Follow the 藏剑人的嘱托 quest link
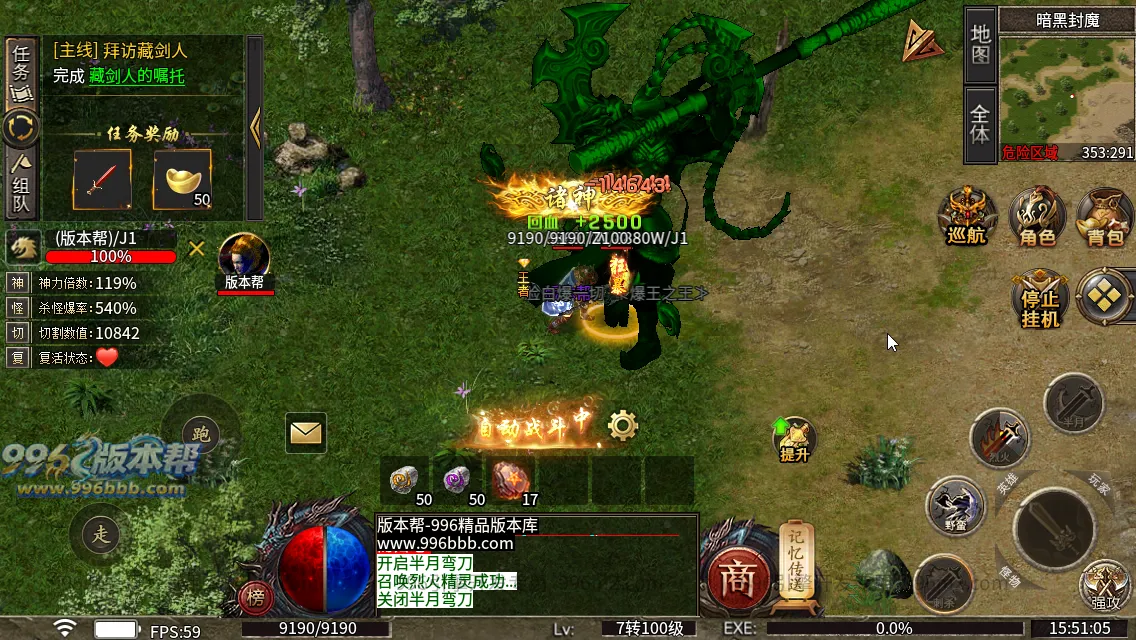1136x640 pixels. (136, 76)
